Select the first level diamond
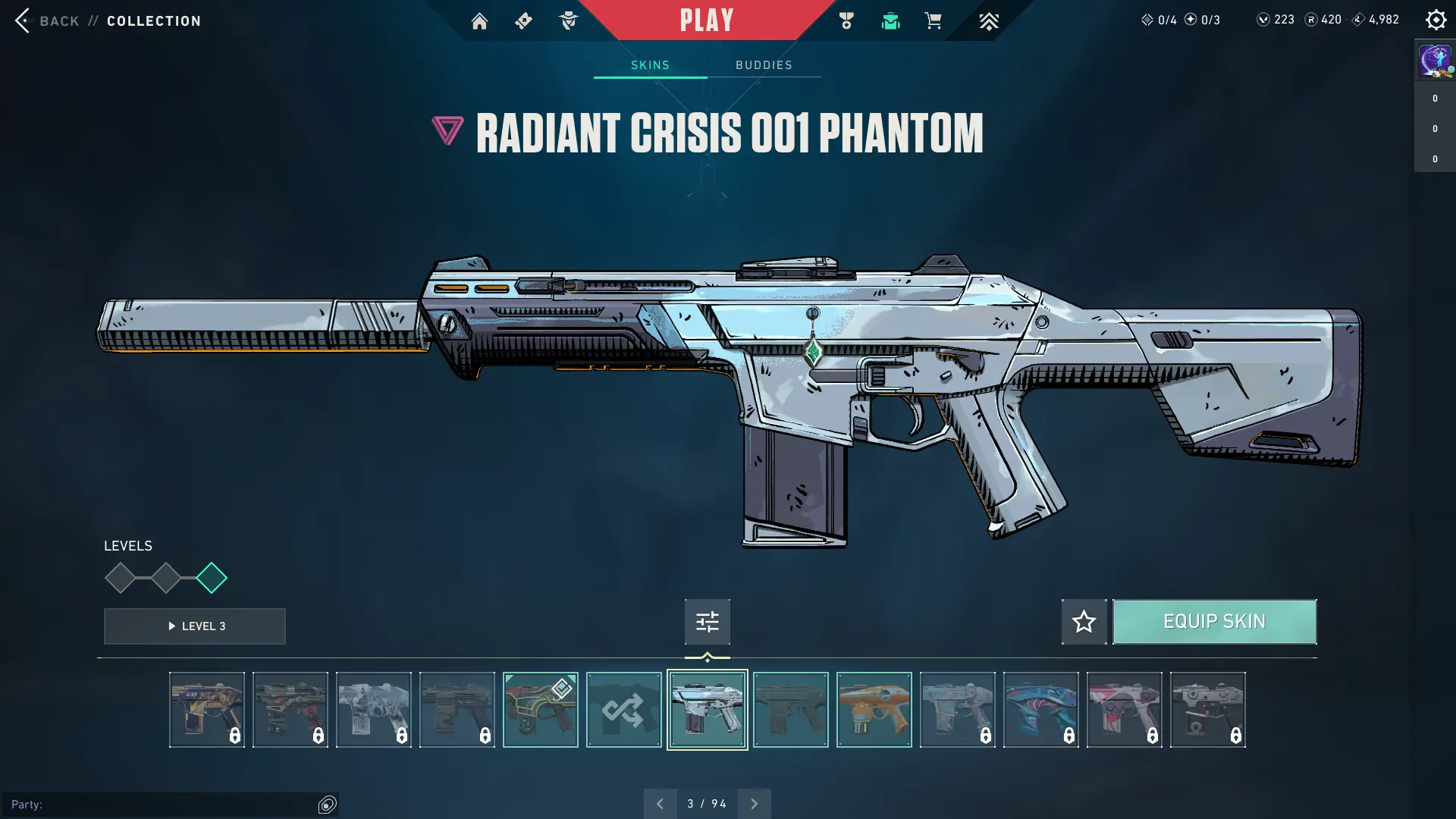Image resolution: width=1456 pixels, height=819 pixels. point(120,578)
